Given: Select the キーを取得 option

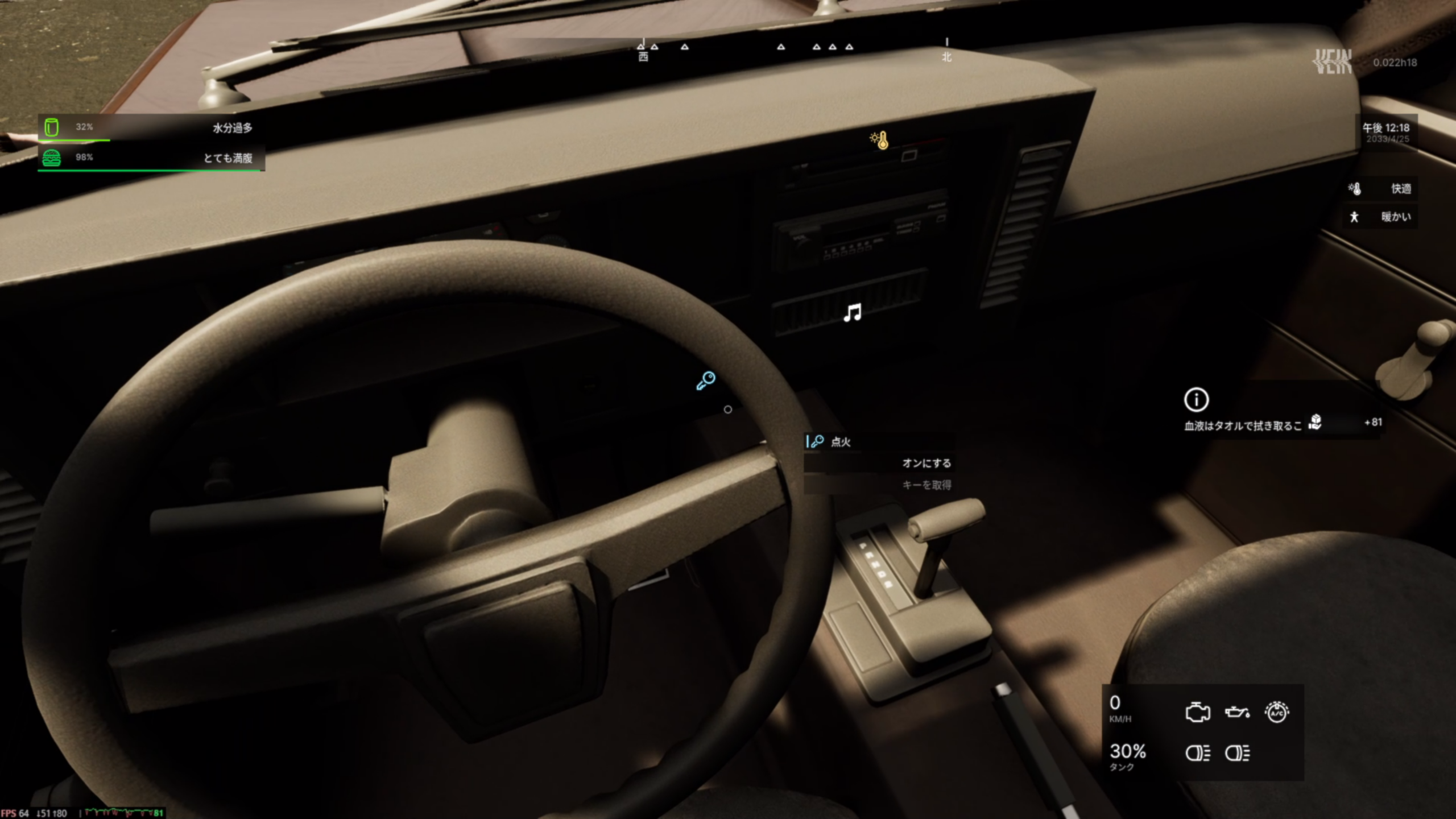Looking at the screenshot, I should tap(926, 485).
